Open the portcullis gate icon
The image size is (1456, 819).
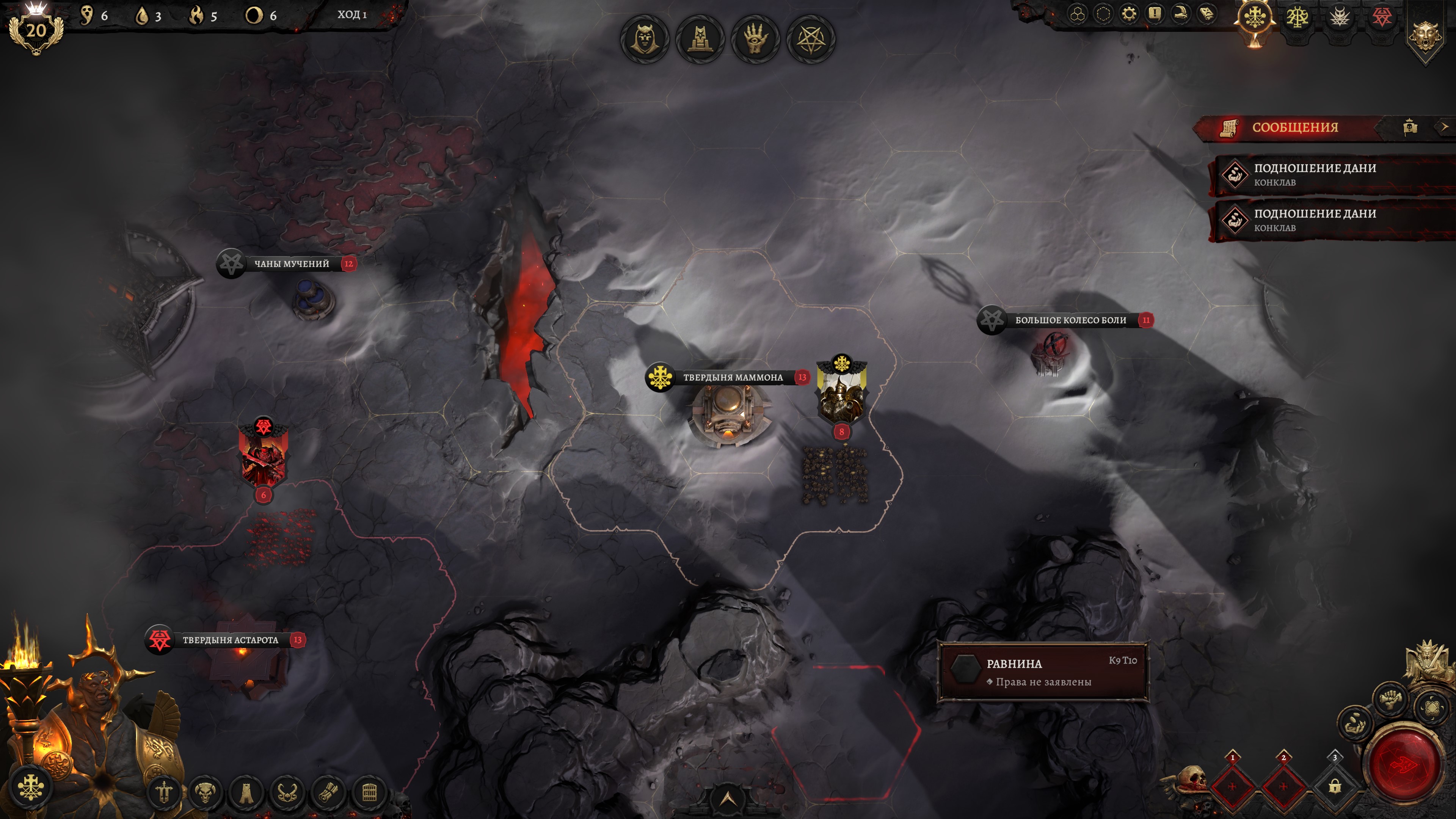[x=369, y=792]
